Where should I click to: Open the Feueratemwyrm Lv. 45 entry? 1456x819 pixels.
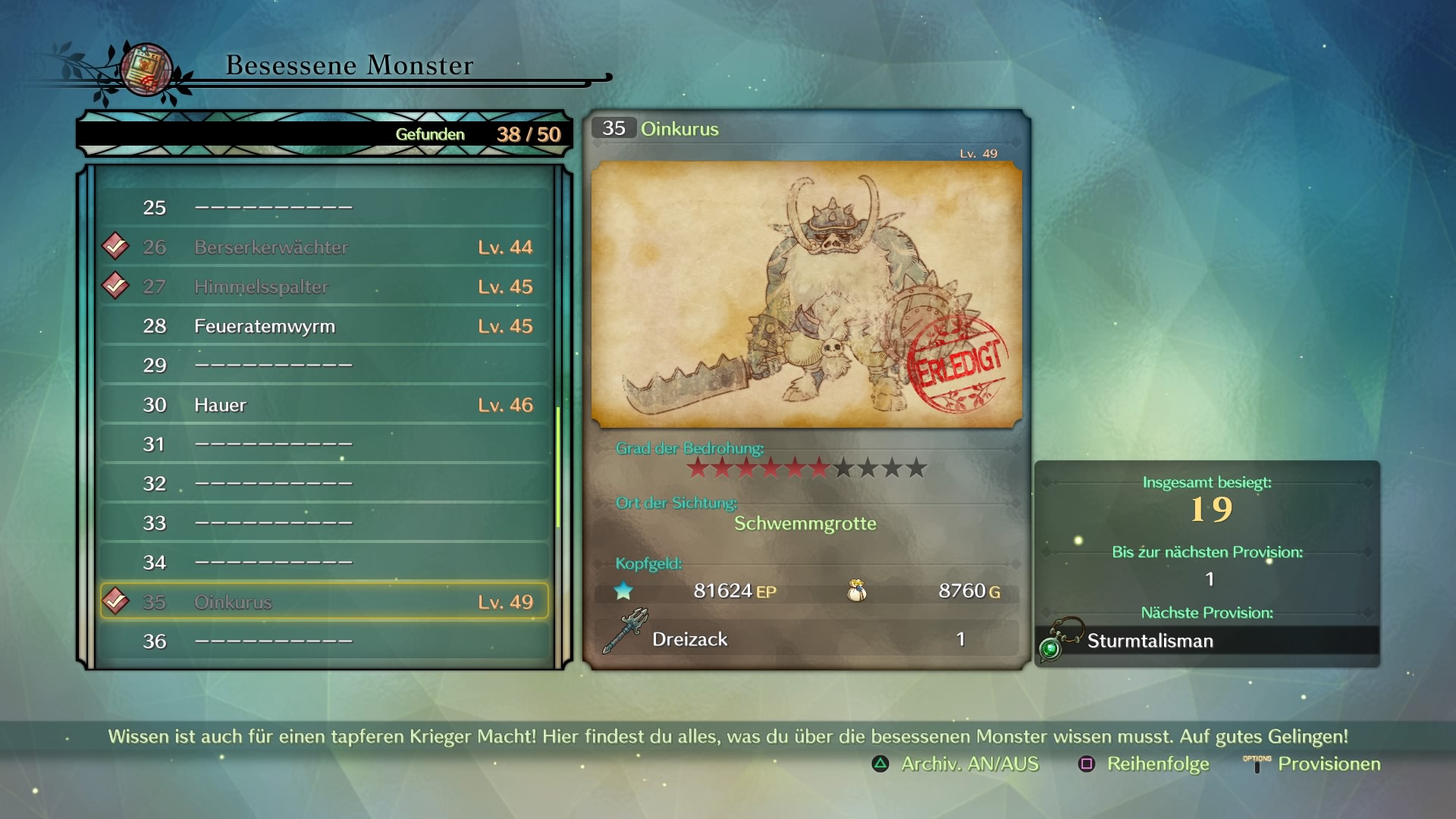coord(325,326)
